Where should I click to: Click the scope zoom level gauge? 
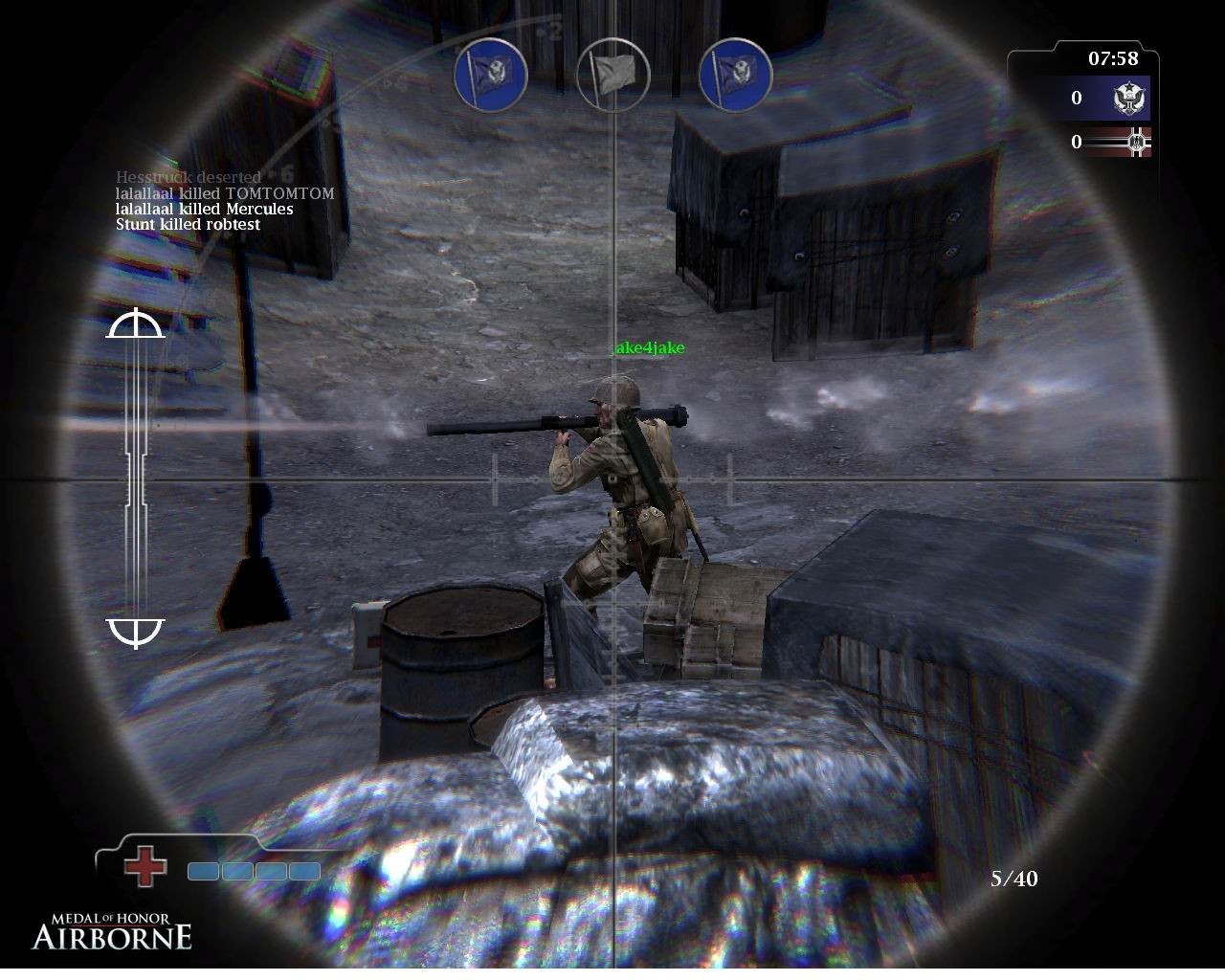[136, 479]
